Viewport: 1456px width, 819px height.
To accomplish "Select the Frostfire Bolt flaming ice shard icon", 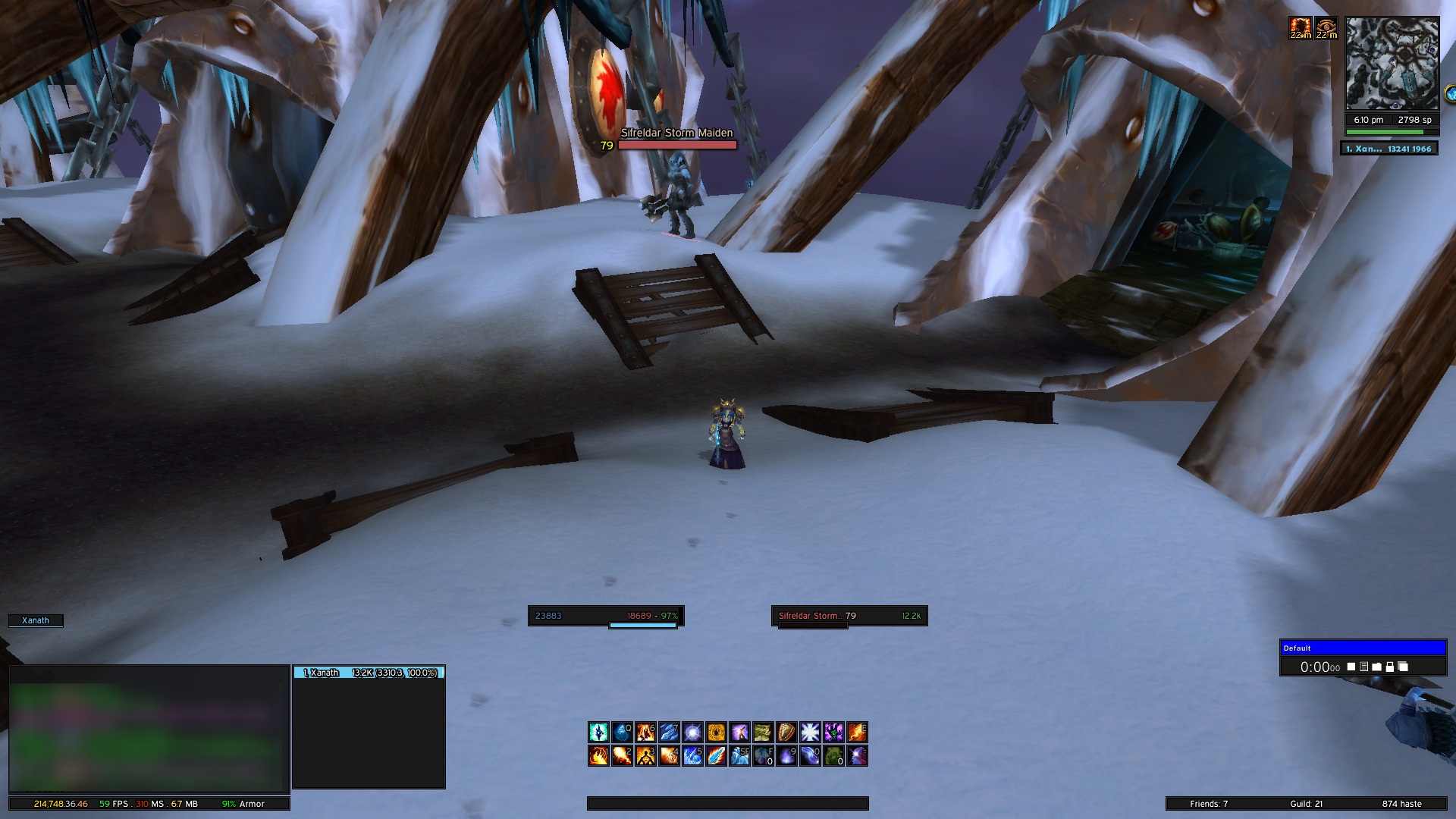I will 716,756.
